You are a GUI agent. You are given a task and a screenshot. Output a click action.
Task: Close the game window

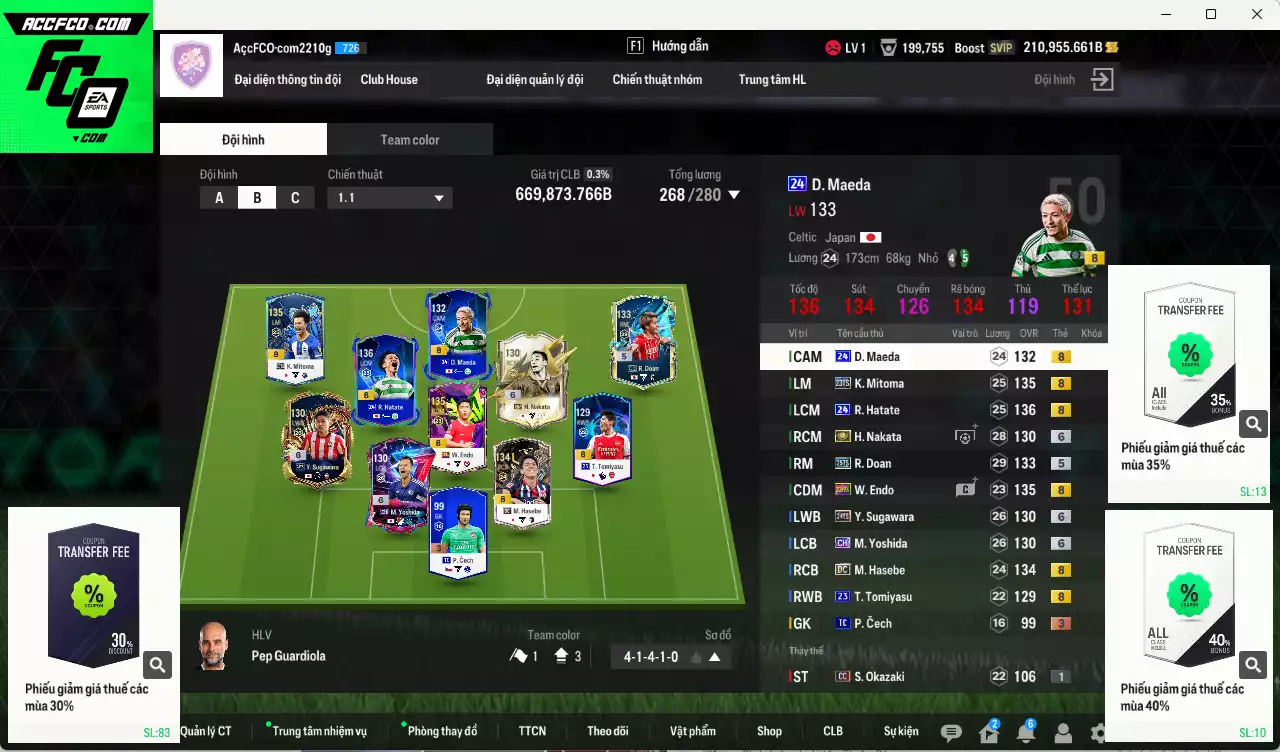tap(1257, 14)
